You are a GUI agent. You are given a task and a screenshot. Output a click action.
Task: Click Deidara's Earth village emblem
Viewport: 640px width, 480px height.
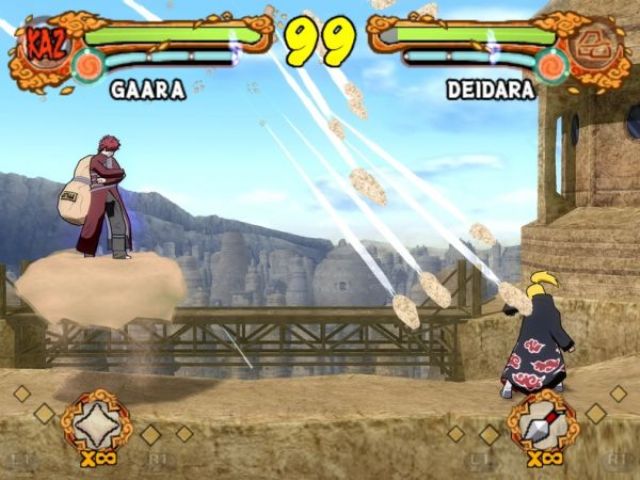tap(601, 44)
